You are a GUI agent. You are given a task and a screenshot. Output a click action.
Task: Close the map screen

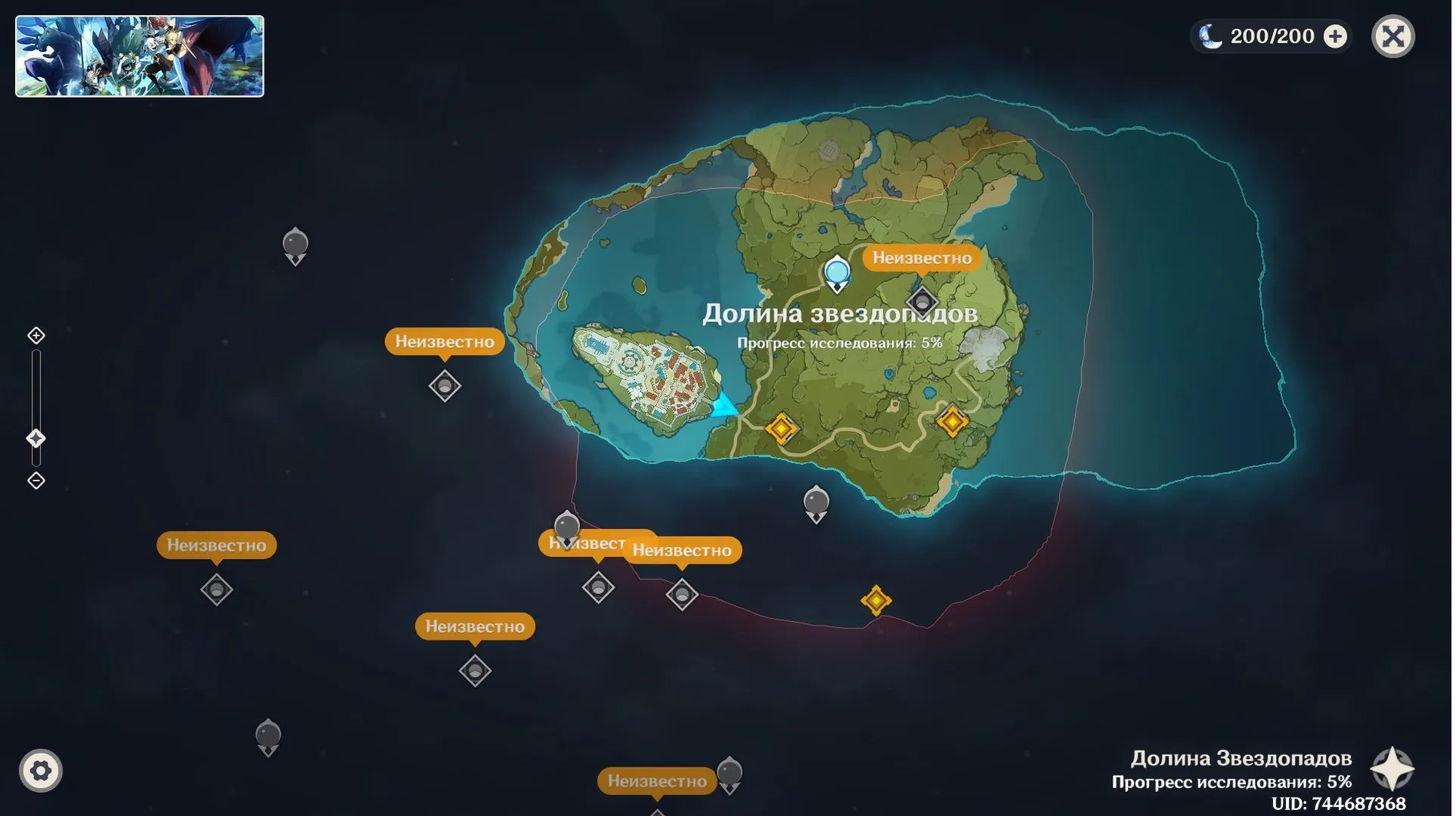point(1392,36)
